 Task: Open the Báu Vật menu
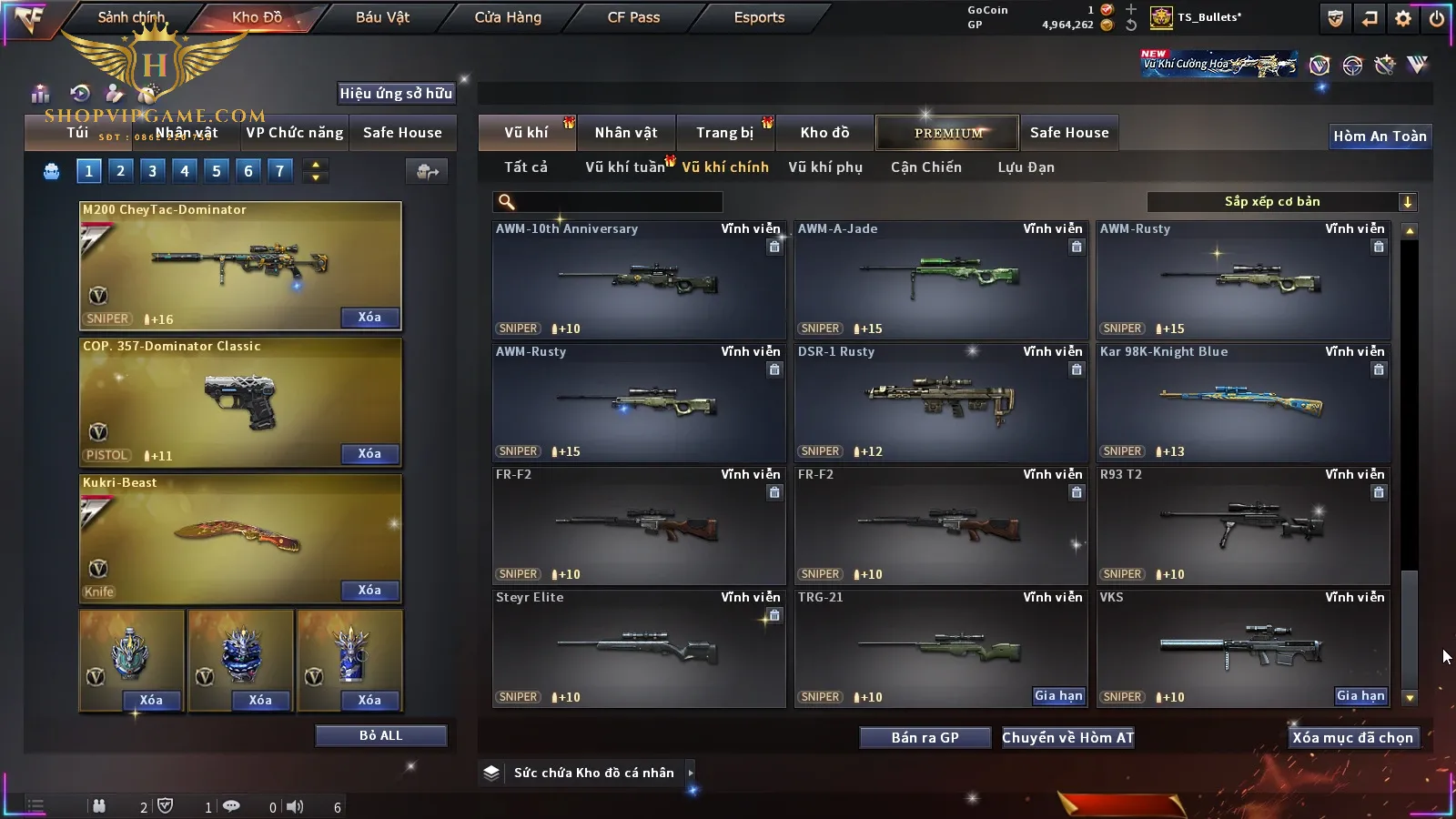pyautogui.click(x=382, y=17)
